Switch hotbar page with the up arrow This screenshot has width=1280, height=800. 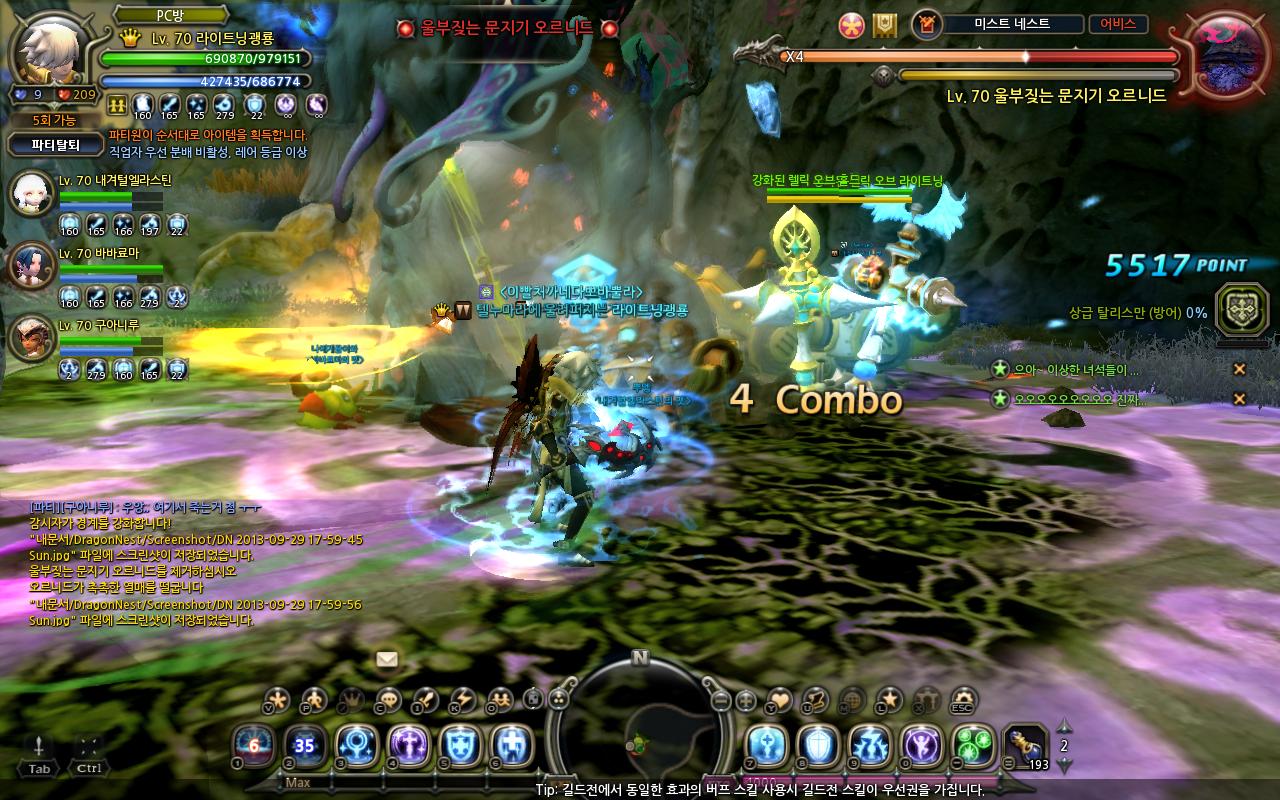coord(1064,727)
